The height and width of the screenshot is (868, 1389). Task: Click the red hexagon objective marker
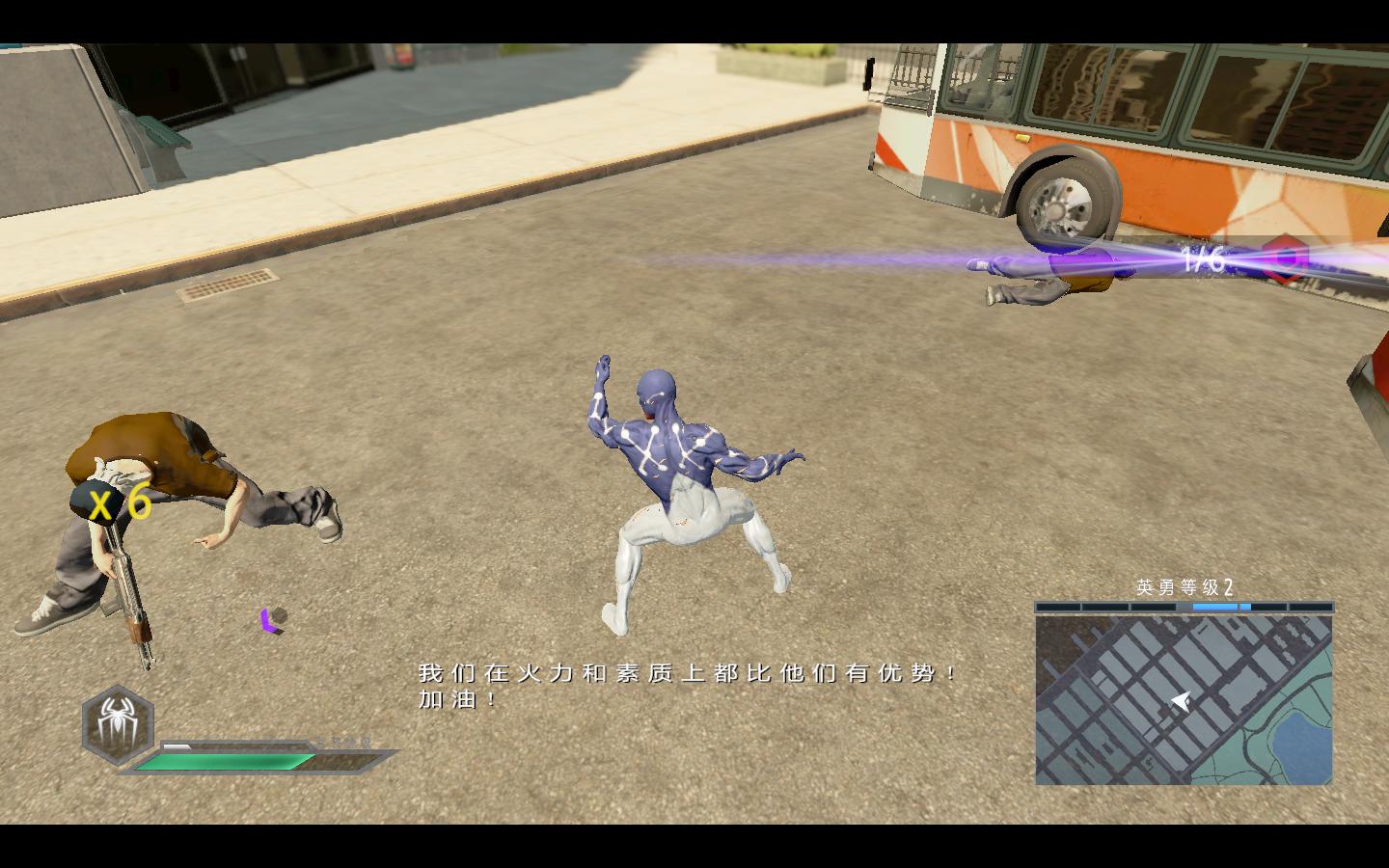(x=1286, y=258)
